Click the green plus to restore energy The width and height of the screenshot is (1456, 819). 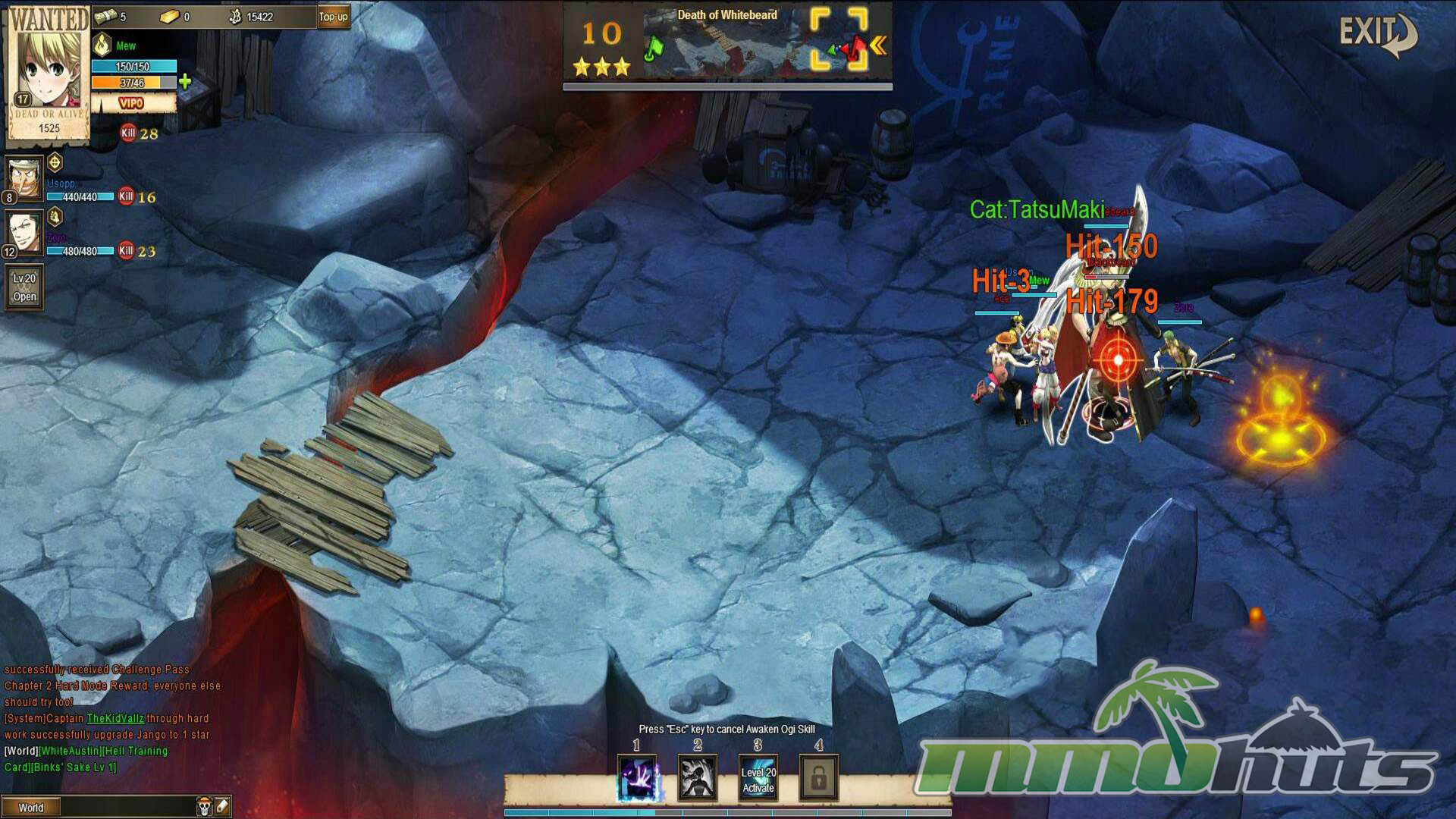click(x=185, y=82)
